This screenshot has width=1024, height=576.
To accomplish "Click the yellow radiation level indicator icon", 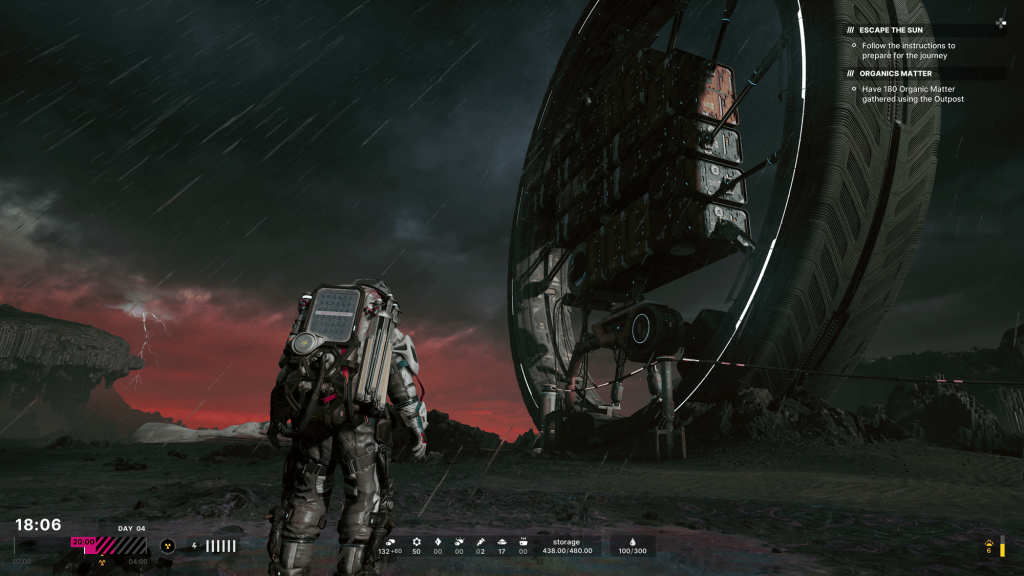I will (989, 541).
